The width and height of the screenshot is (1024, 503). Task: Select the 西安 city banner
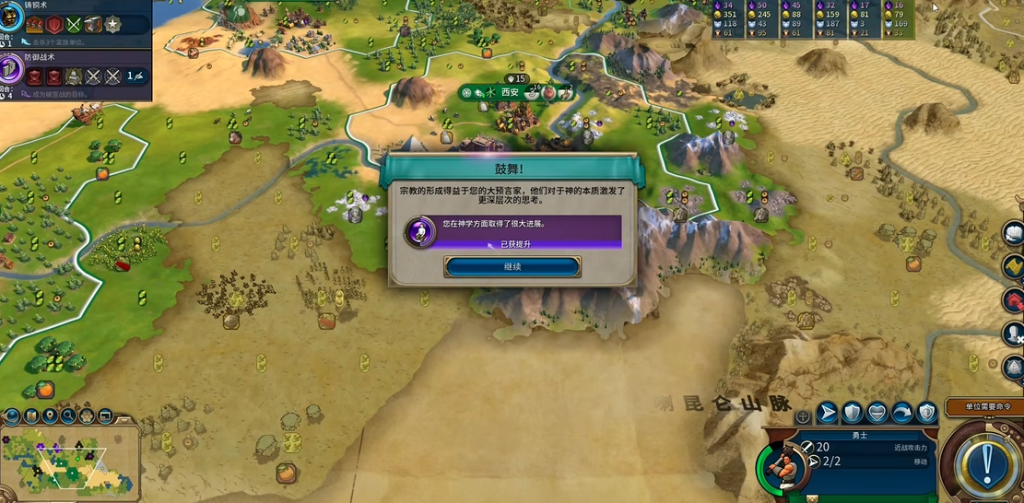click(x=511, y=92)
